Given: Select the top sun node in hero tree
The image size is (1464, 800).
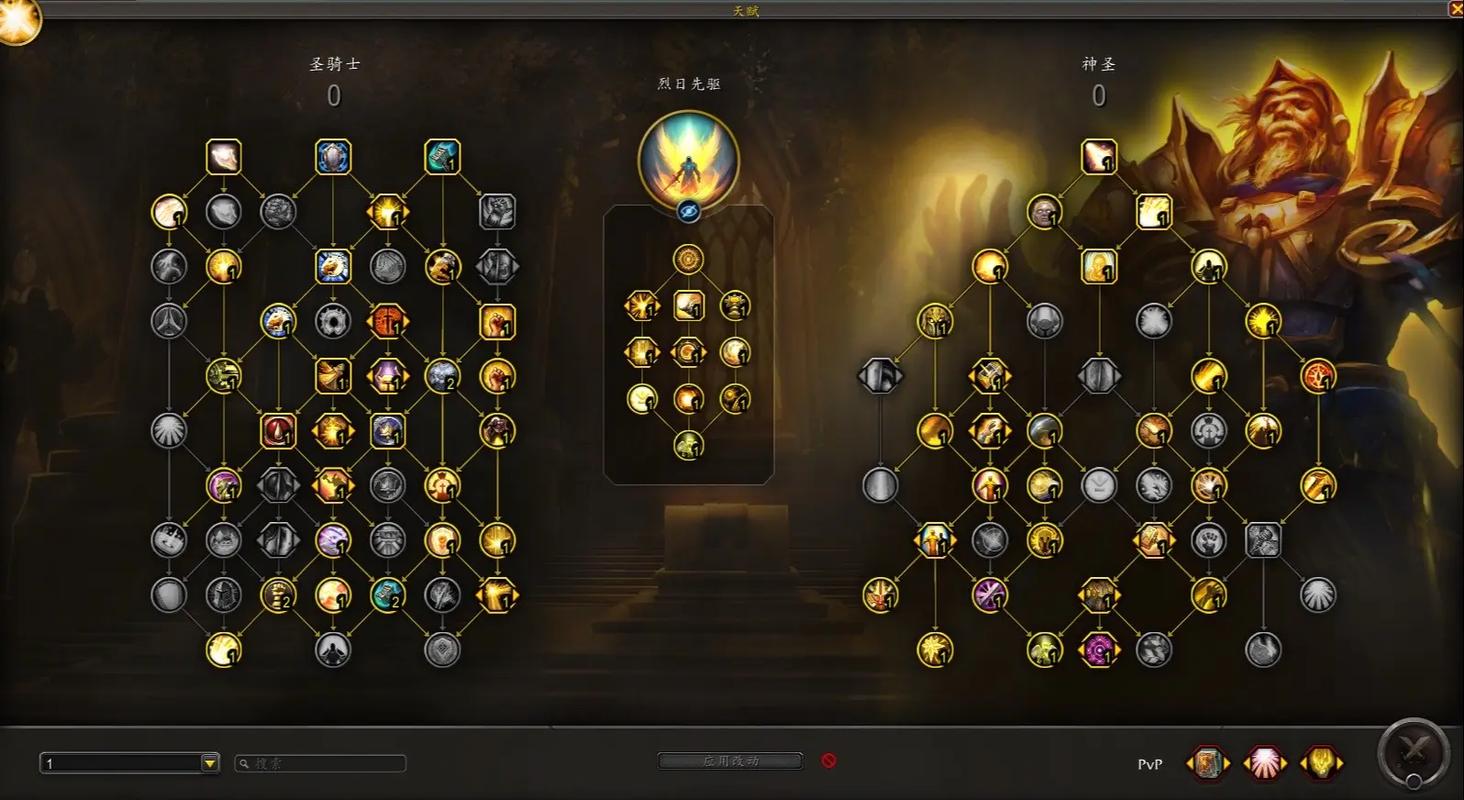Looking at the screenshot, I should pos(688,260).
